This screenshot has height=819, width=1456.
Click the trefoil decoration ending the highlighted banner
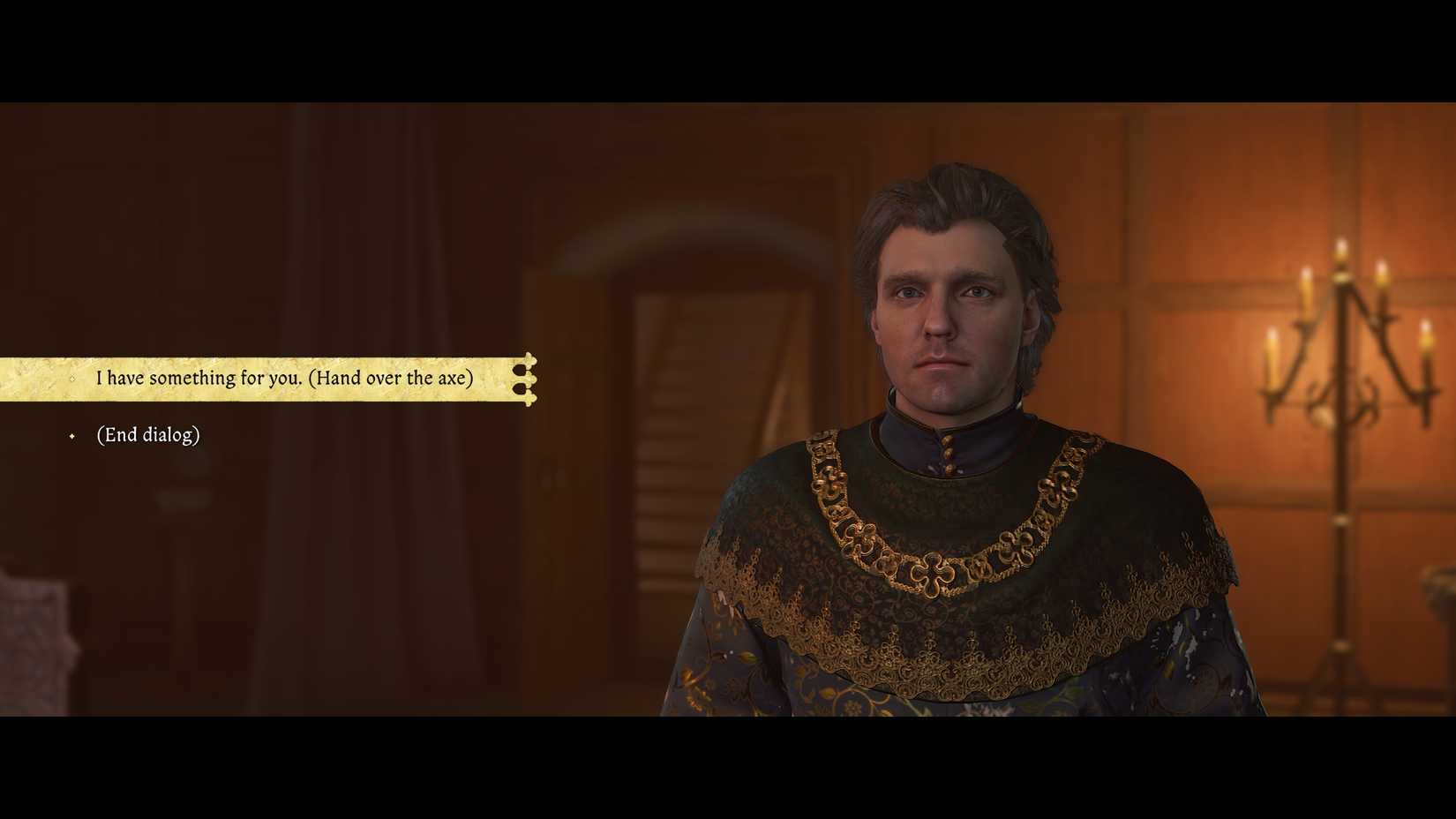point(527,378)
